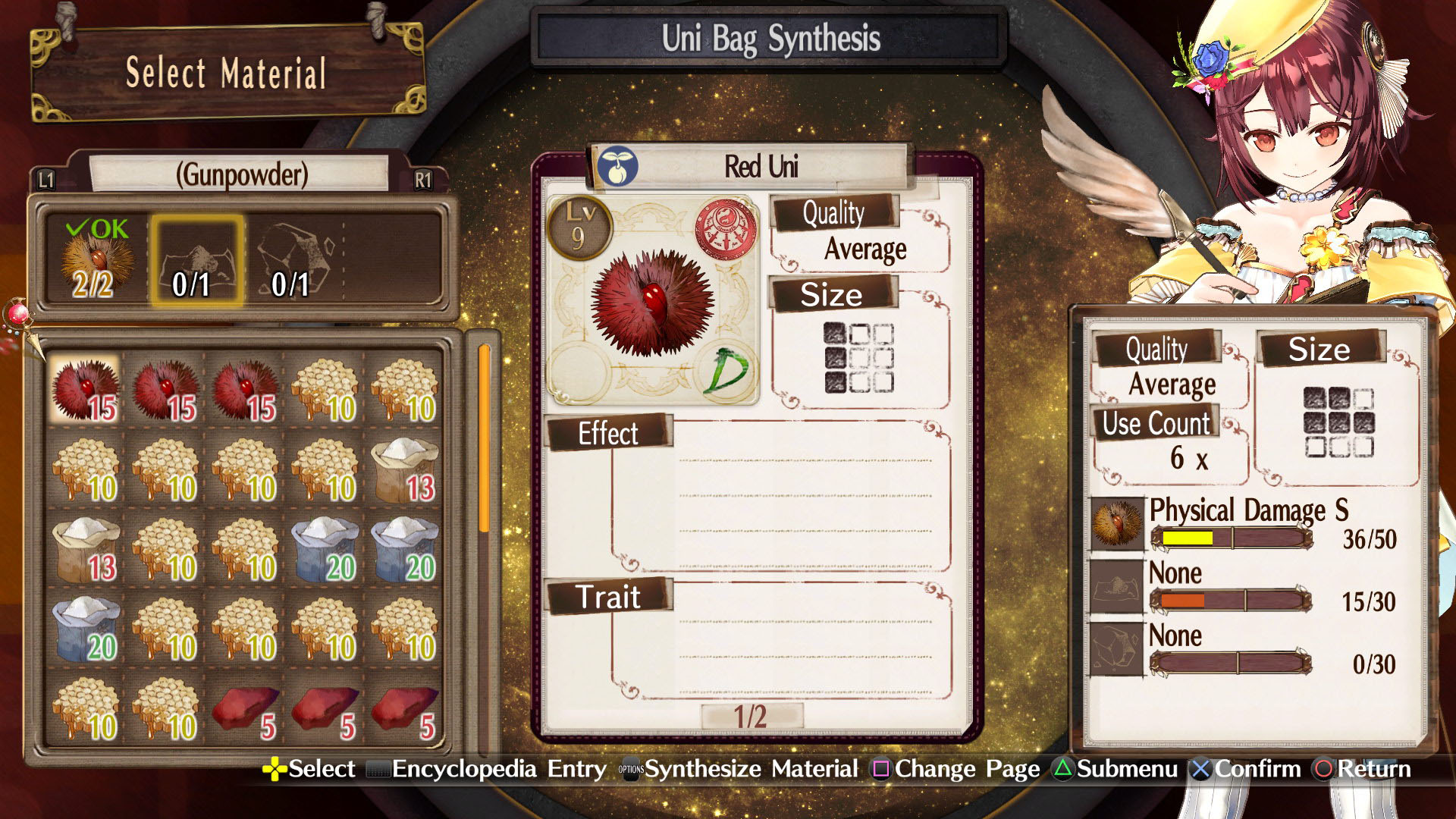Choose the completed Uni ingredient slot marked OK
Viewport: 1456px width, 819px height.
pos(95,261)
